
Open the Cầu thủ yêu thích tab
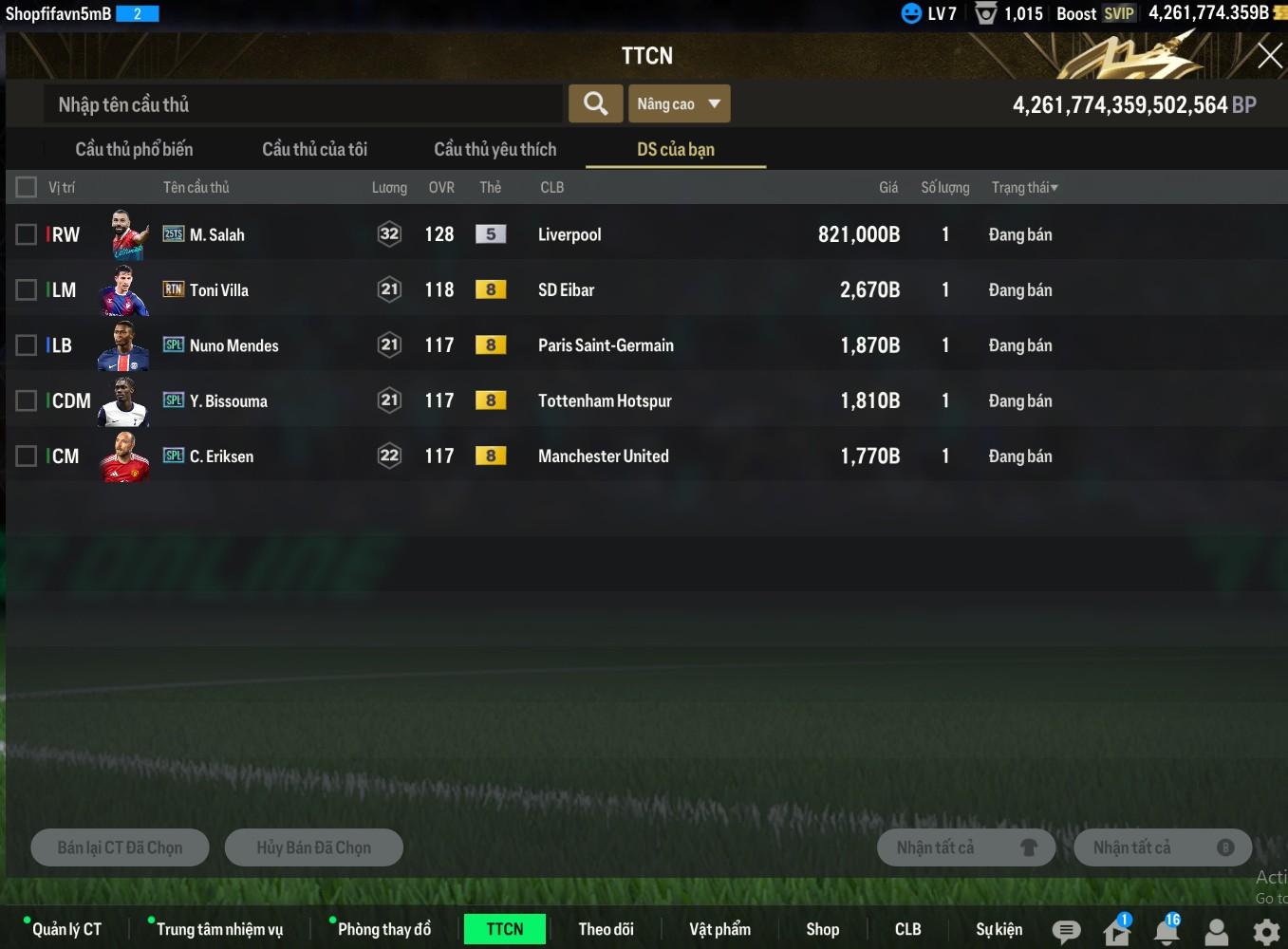[x=495, y=149]
